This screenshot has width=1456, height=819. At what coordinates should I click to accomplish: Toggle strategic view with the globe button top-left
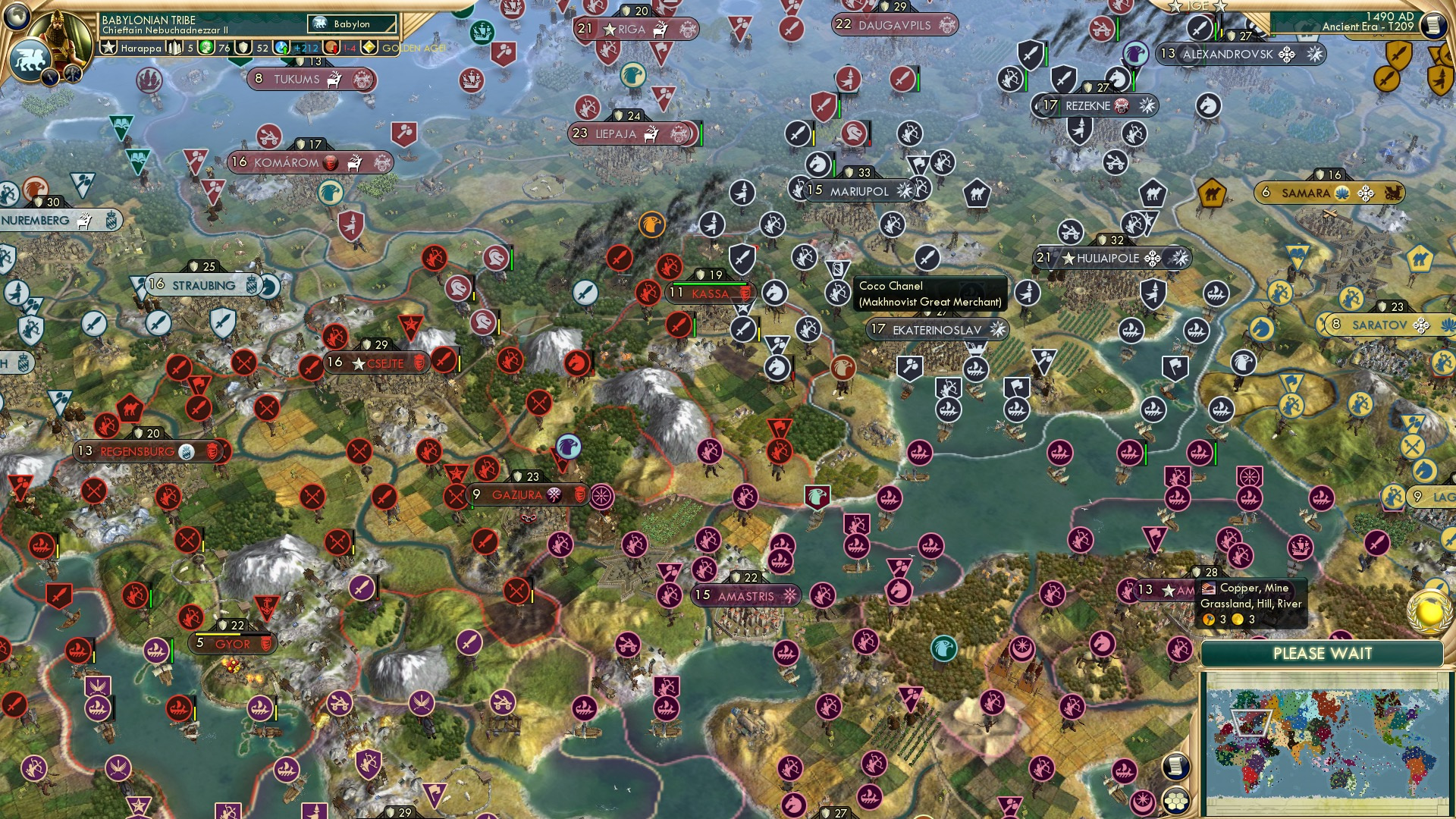[17, 17]
